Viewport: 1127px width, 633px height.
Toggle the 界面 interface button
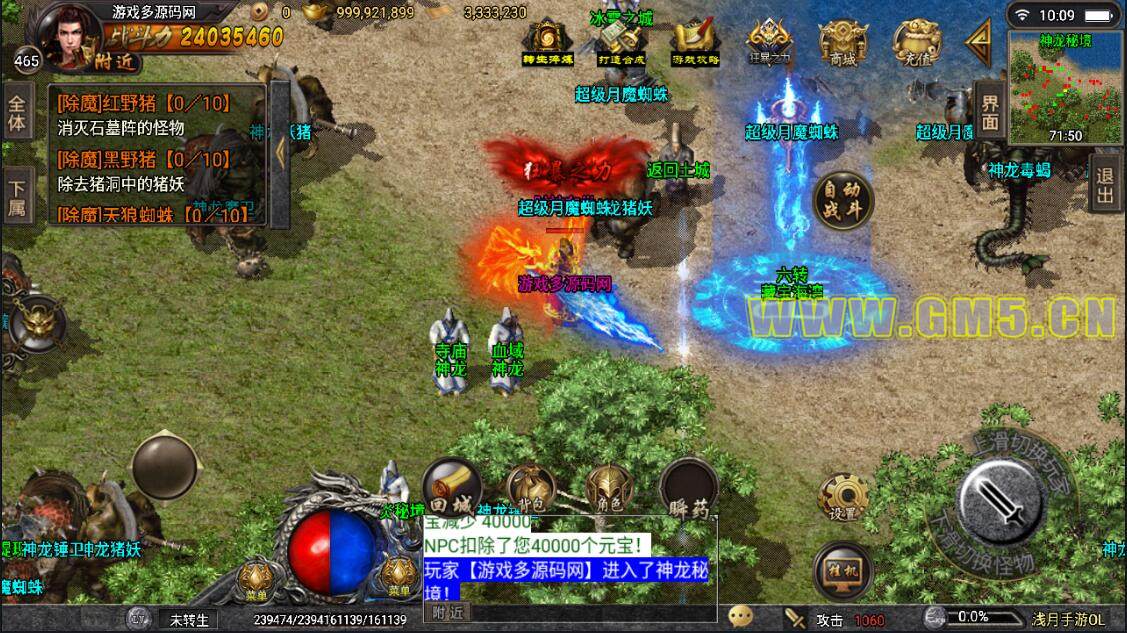(x=989, y=112)
